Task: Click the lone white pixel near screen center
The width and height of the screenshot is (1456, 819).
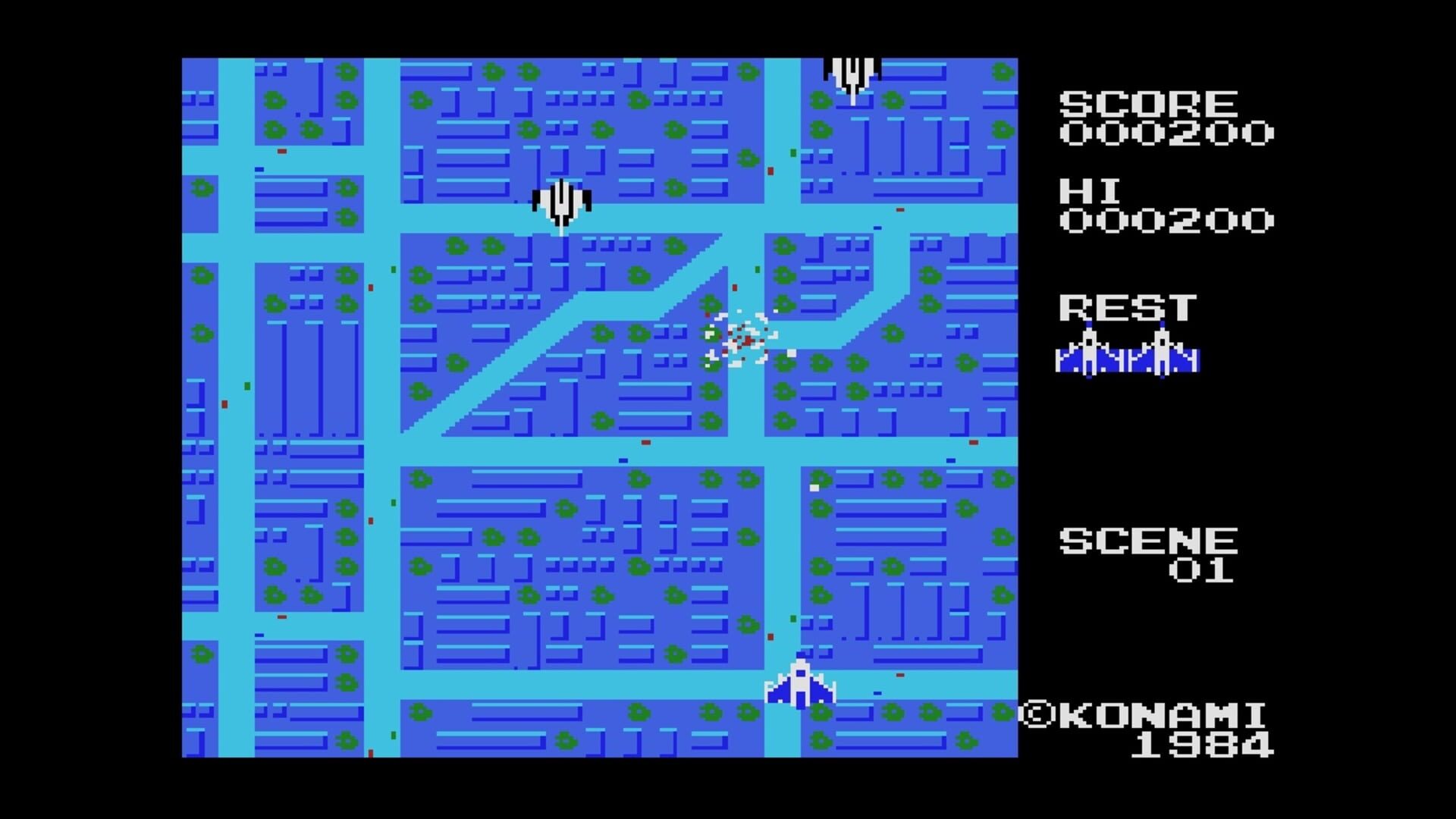Action: 814,488
